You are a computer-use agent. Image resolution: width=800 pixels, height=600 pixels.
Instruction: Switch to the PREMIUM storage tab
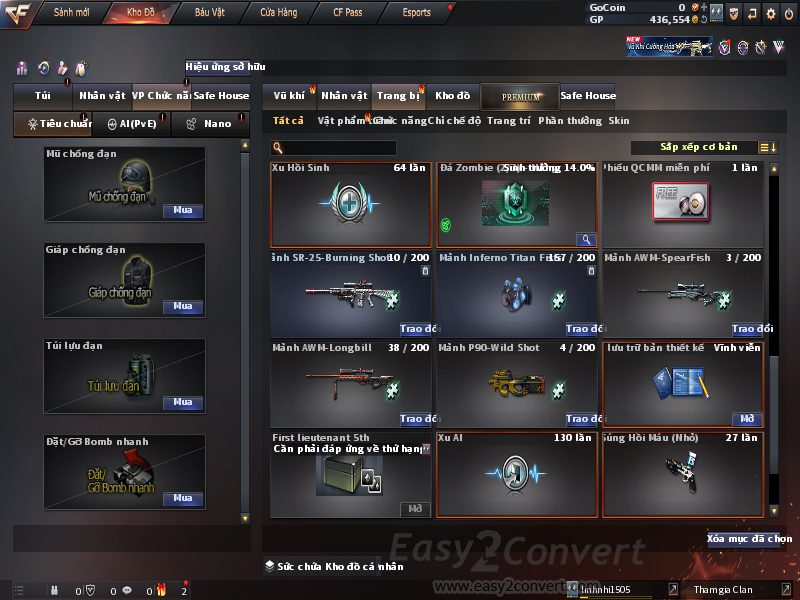tap(520, 96)
